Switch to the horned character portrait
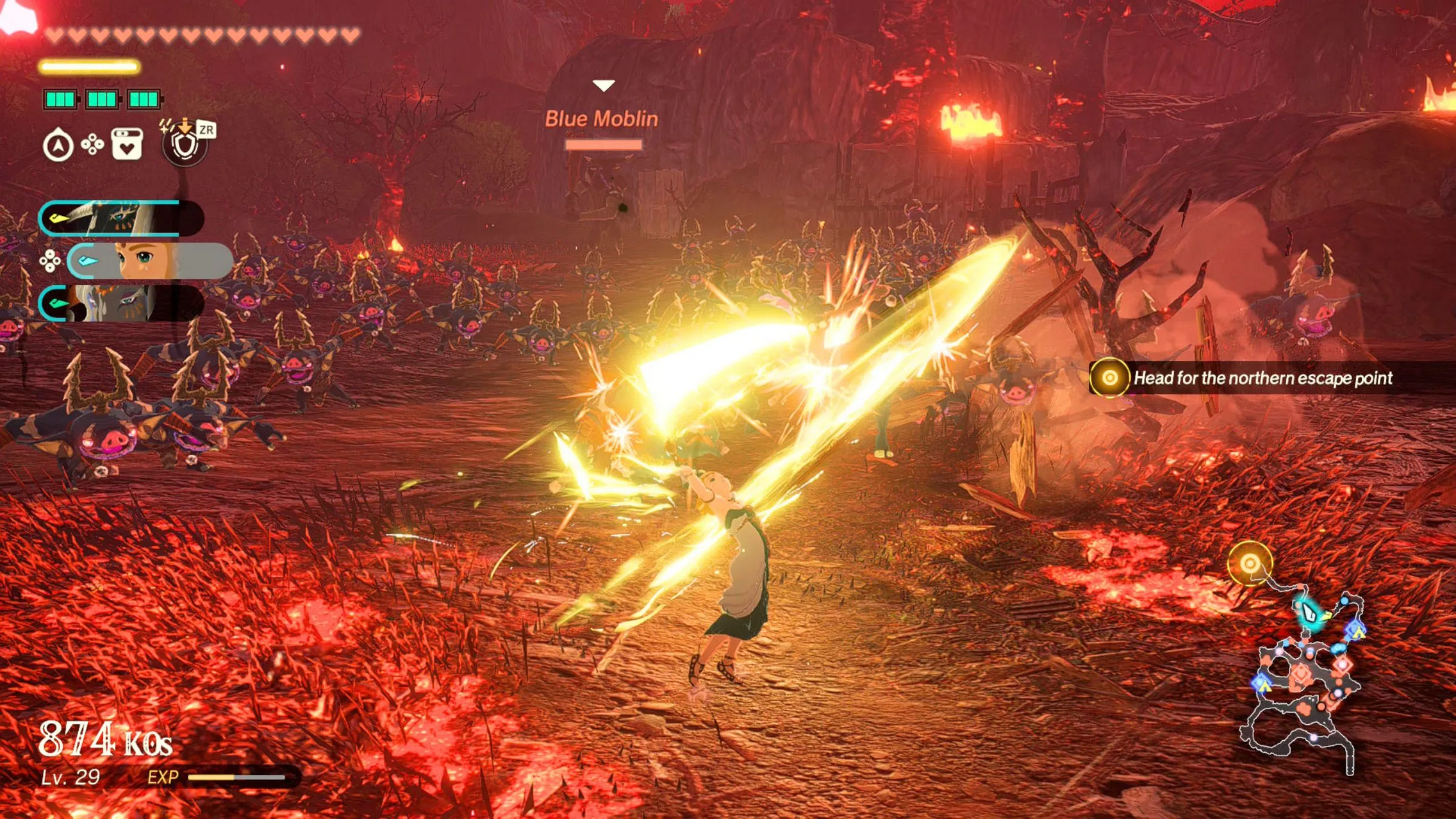 tap(120, 219)
